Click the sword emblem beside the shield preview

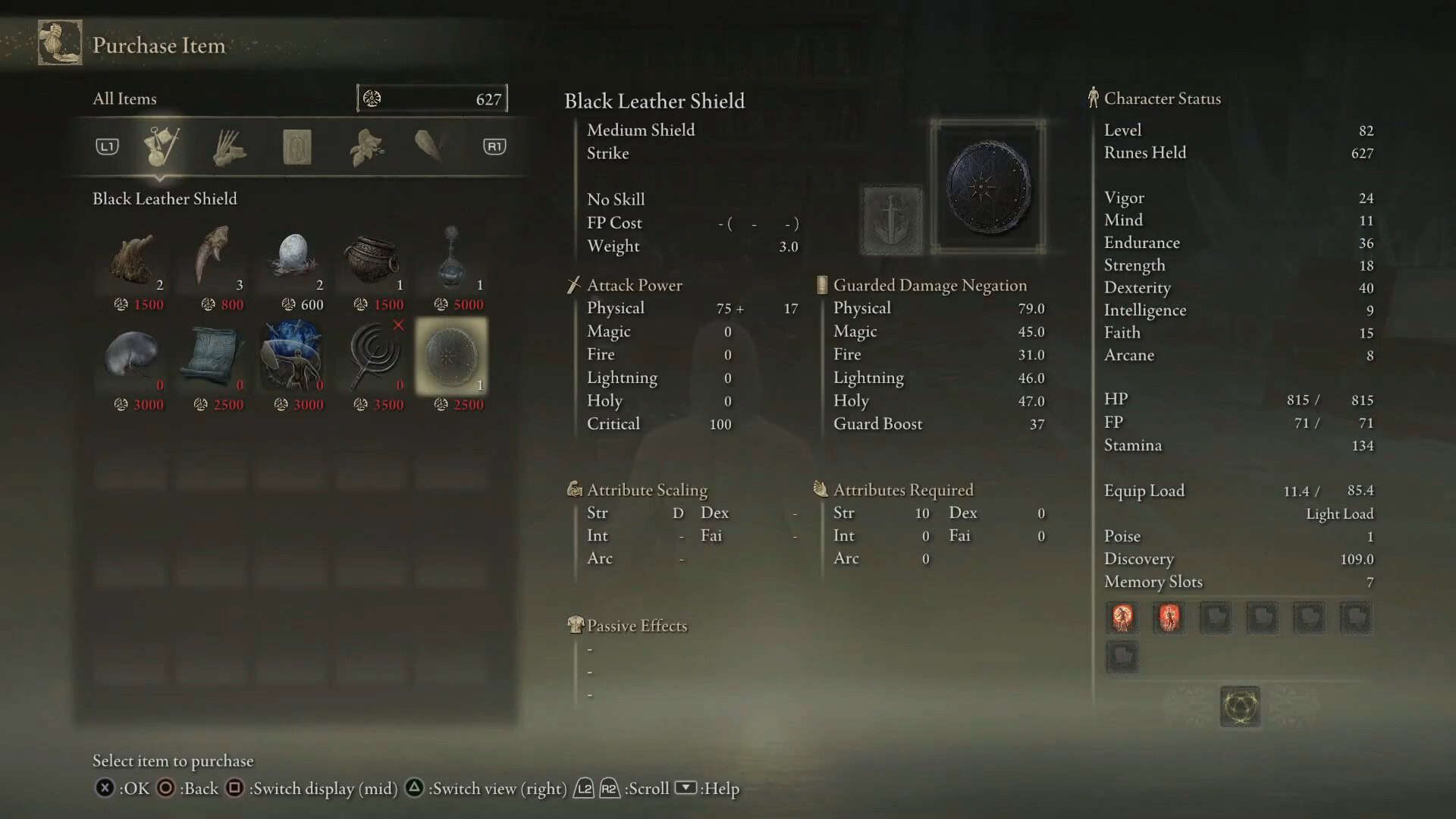(892, 220)
